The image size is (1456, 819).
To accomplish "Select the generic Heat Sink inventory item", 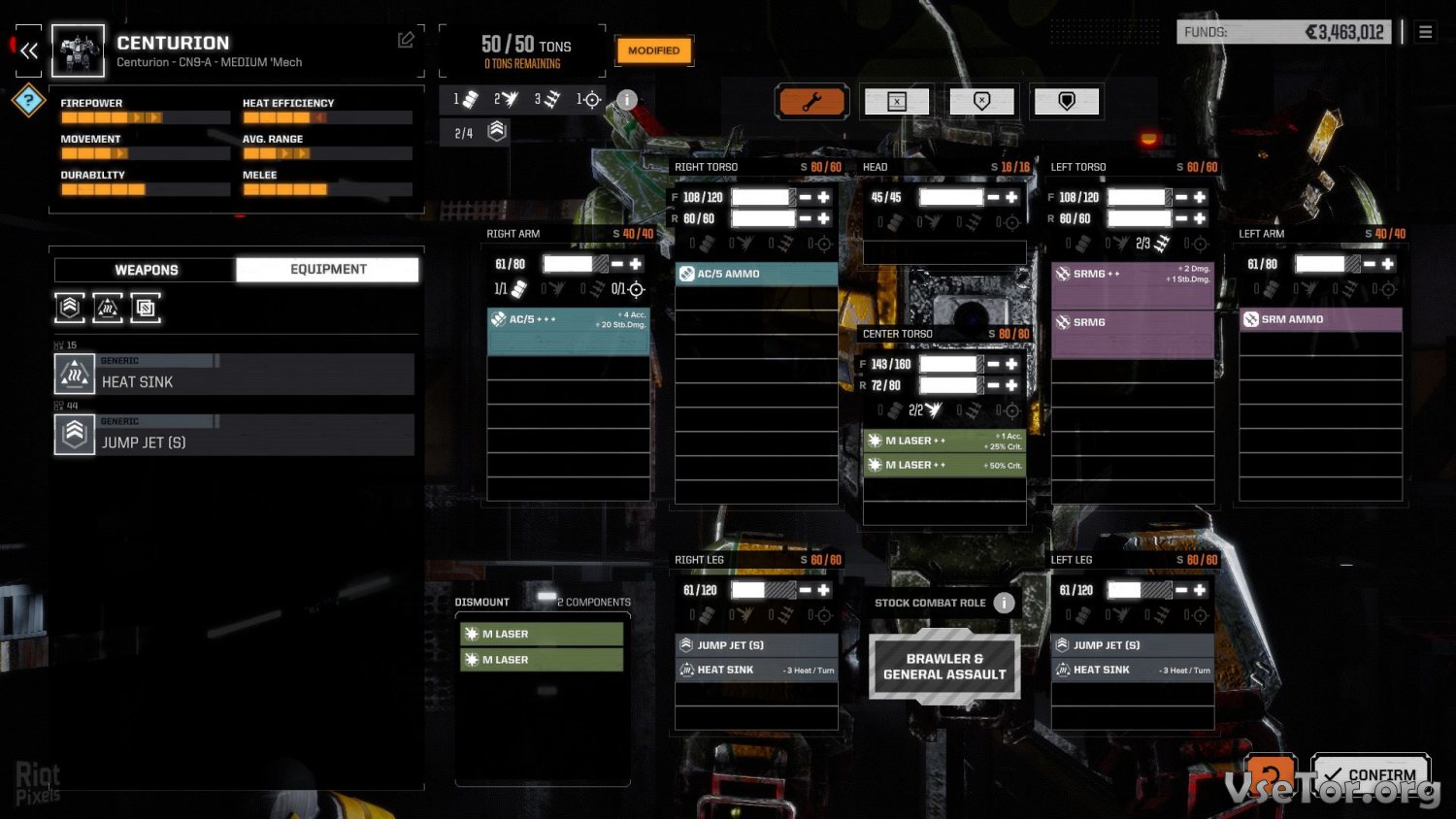I will pos(234,375).
